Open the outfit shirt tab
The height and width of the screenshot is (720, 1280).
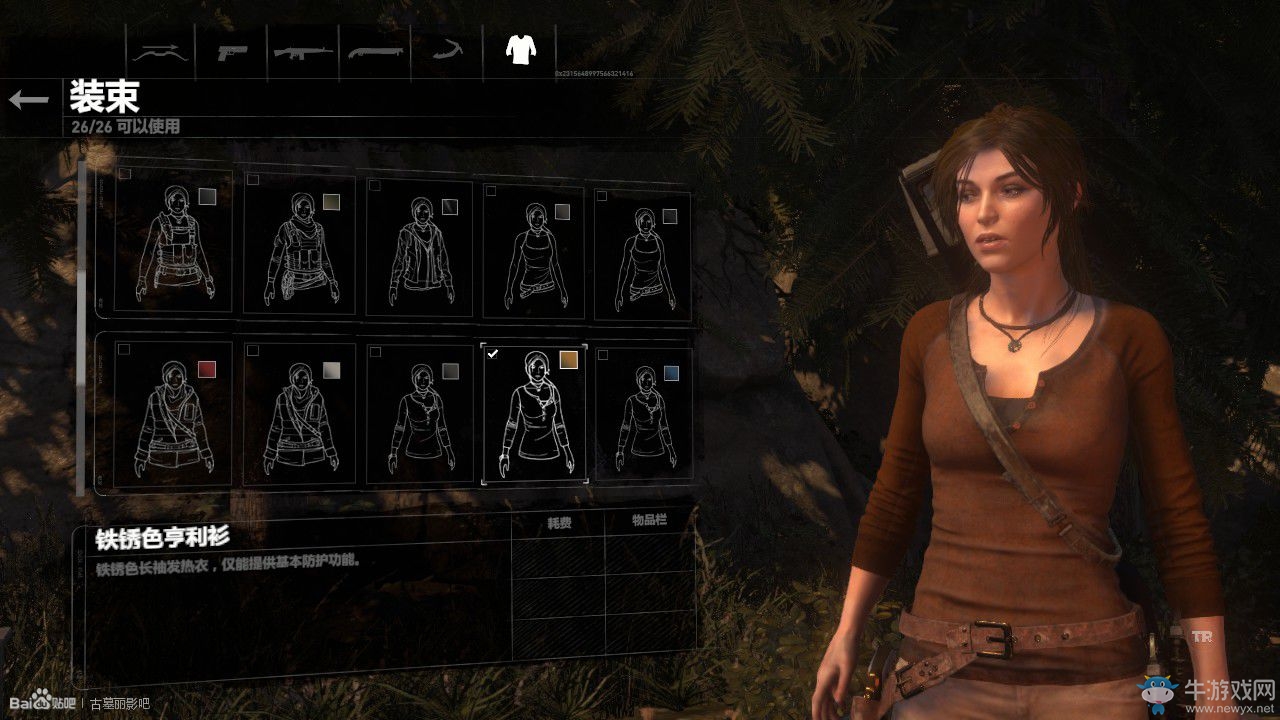pyautogui.click(x=519, y=49)
